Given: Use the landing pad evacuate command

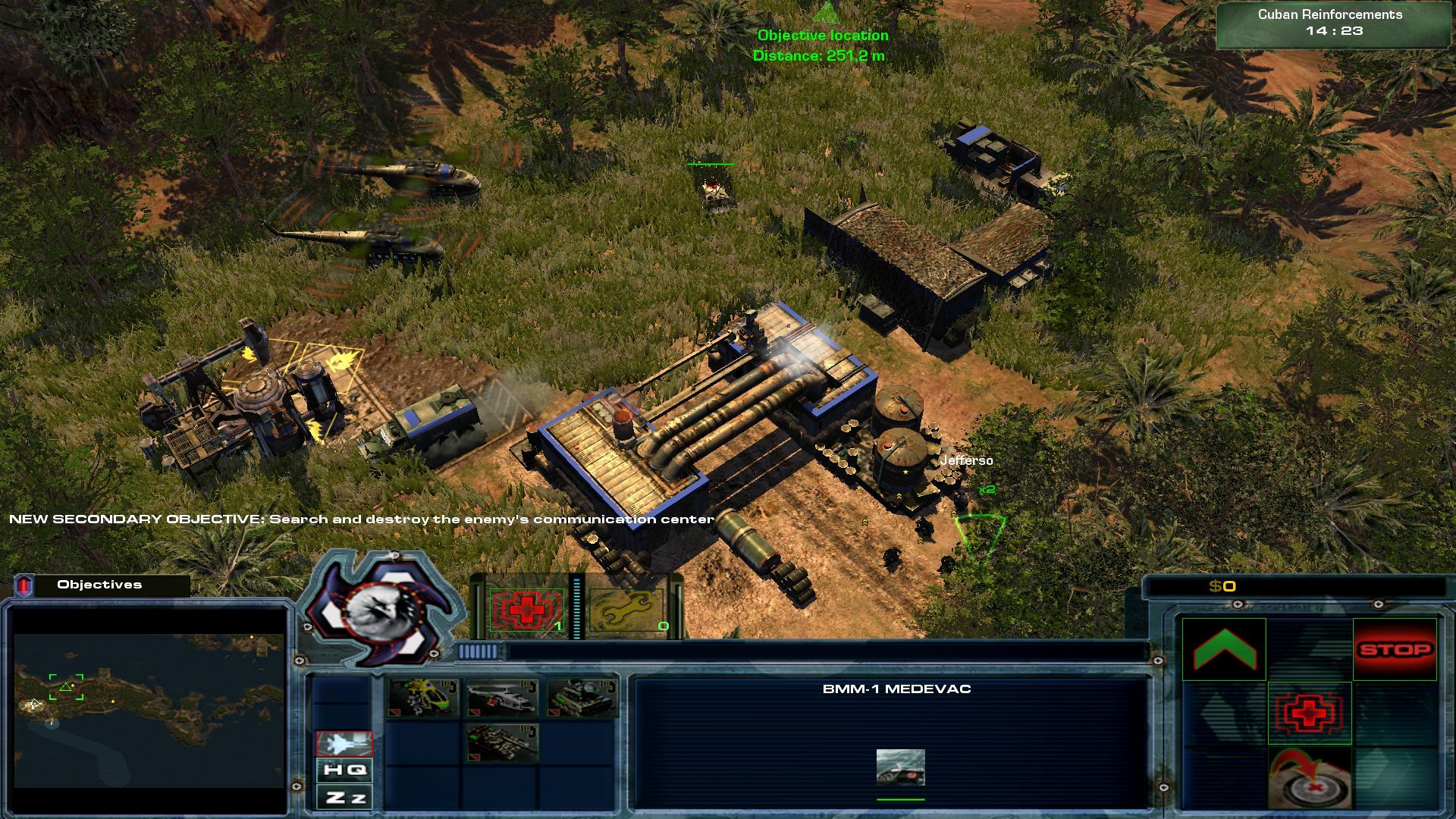Looking at the screenshot, I should tap(1310, 778).
